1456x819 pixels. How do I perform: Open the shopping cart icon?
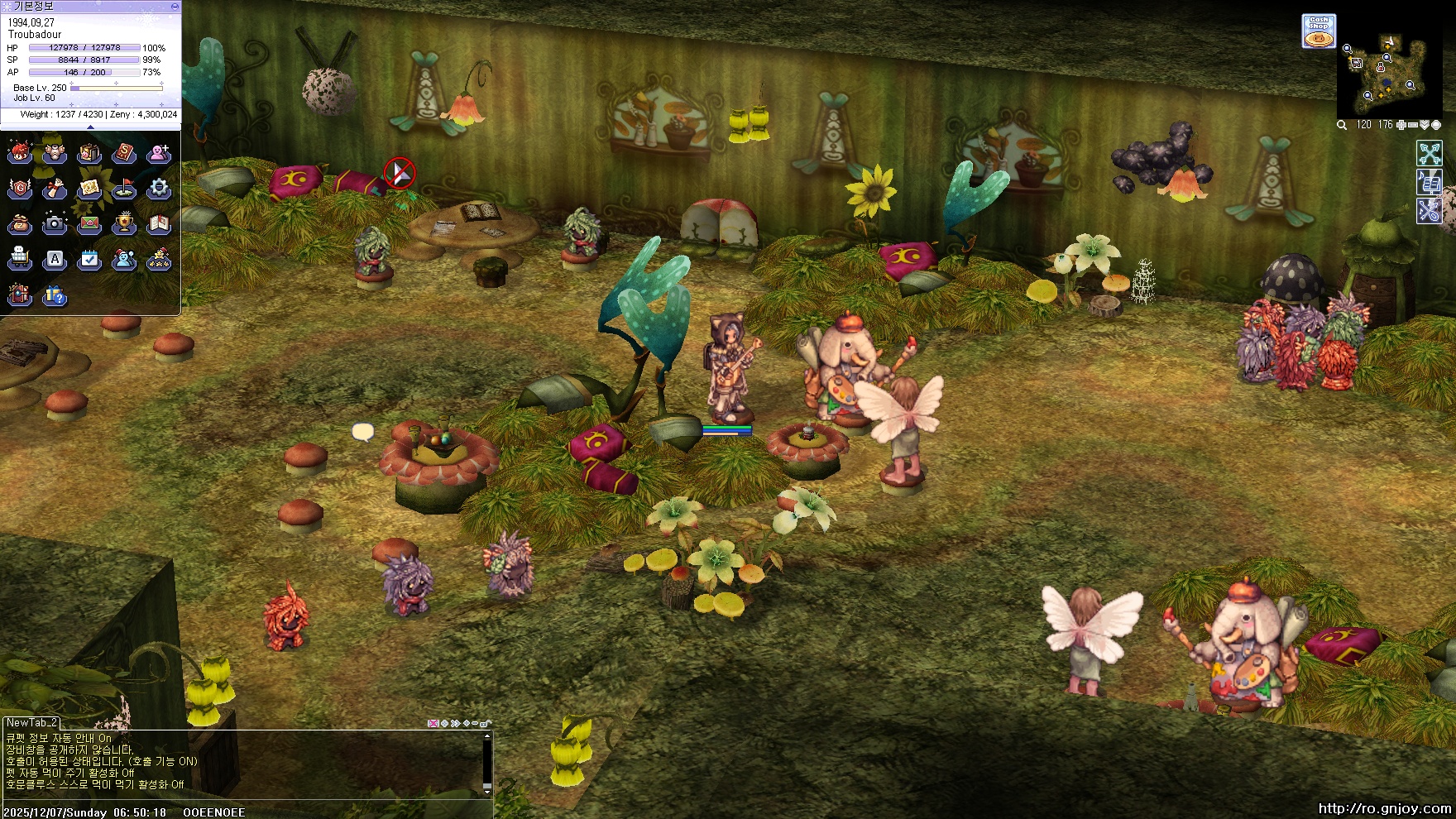pos(20,260)
